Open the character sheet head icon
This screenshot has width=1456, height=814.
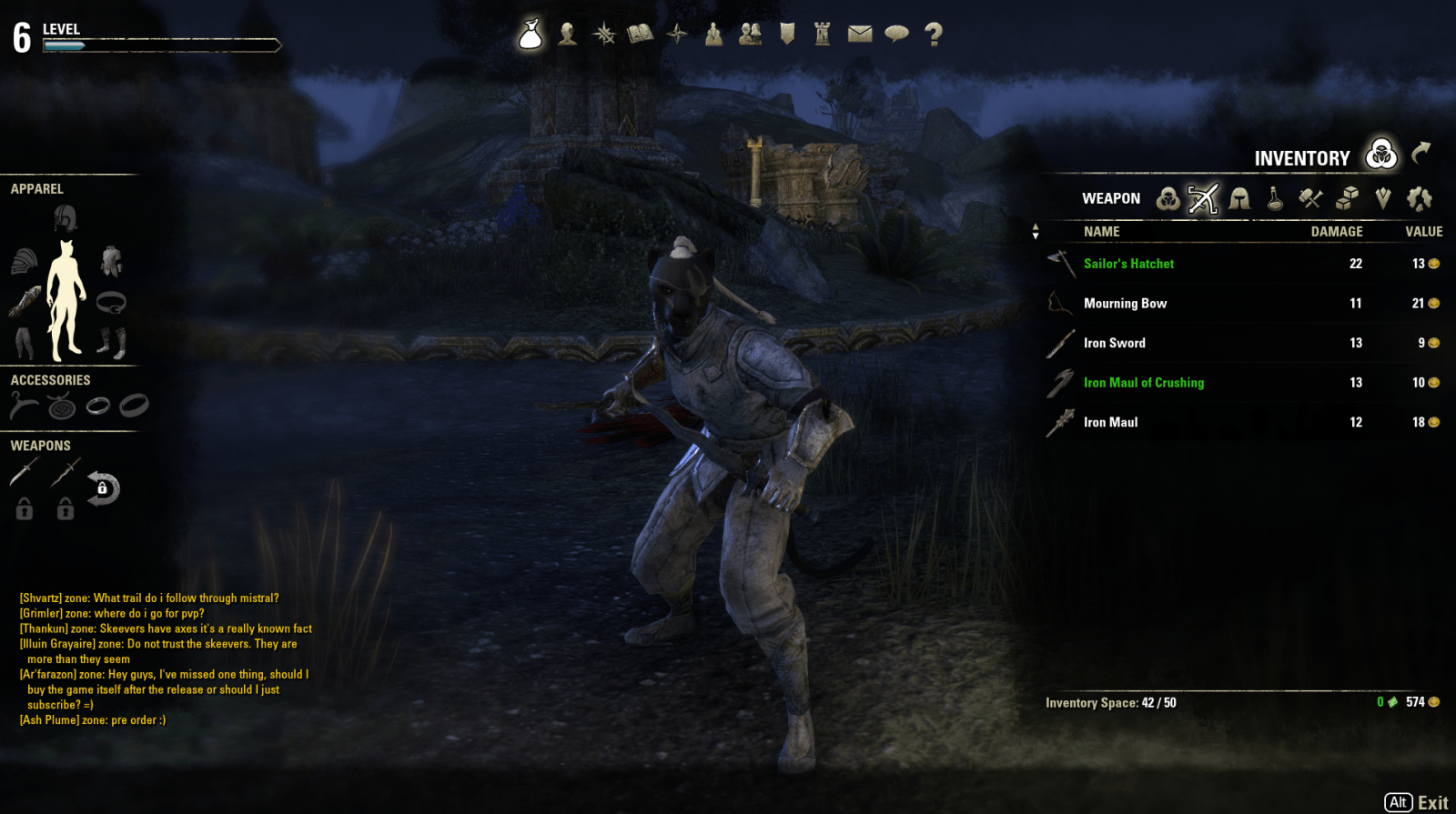(x=568, y=35)
